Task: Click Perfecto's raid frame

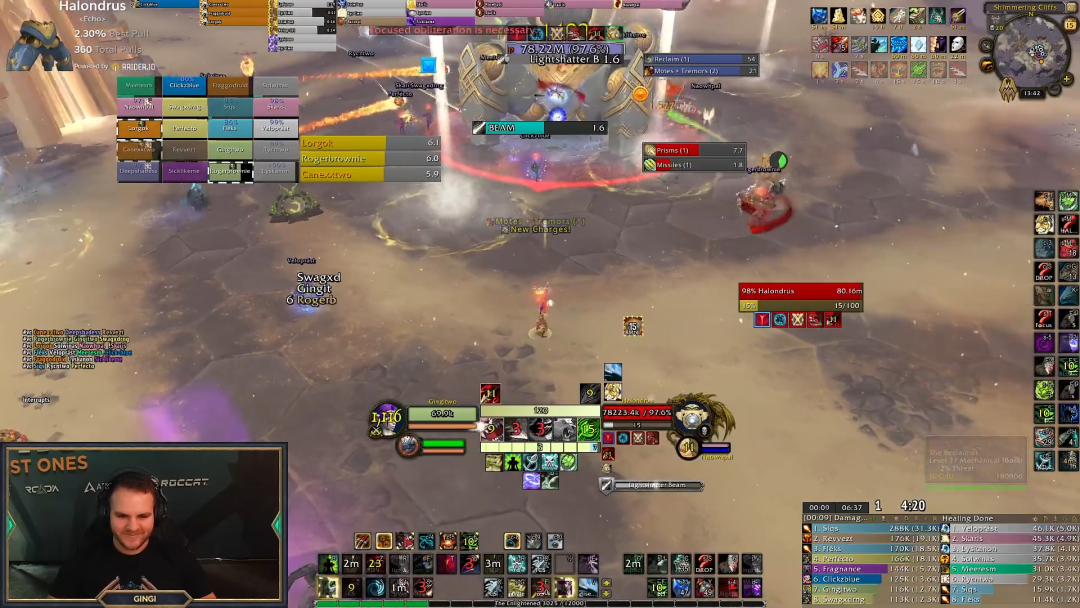Action: pyautogui.click(x=185, y=128)
